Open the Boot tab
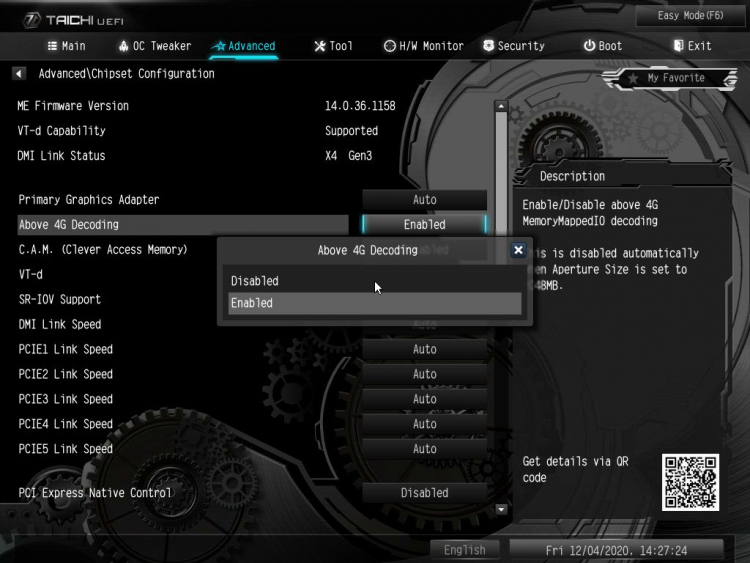 [x=603, y=46]
